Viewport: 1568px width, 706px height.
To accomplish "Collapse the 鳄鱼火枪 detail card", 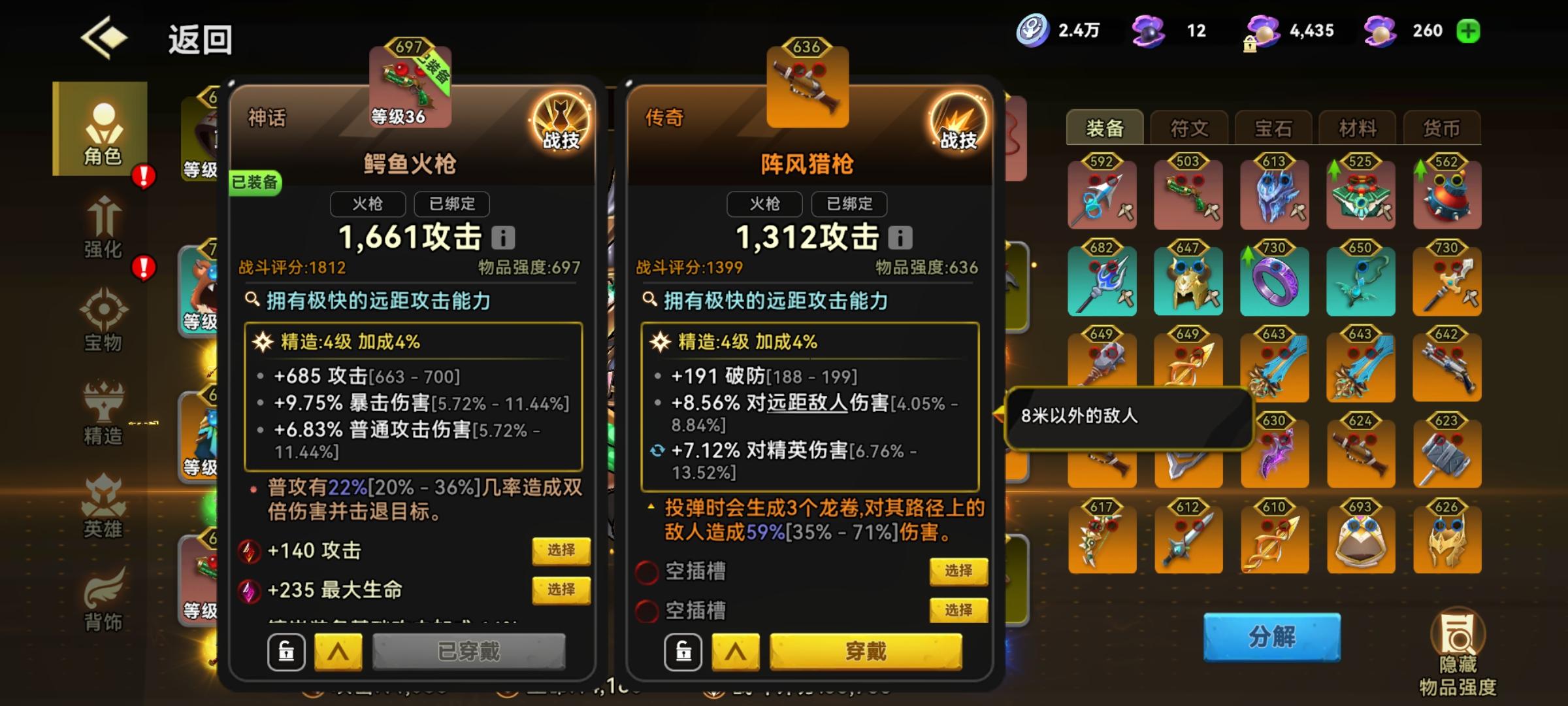I will (338, 652).
